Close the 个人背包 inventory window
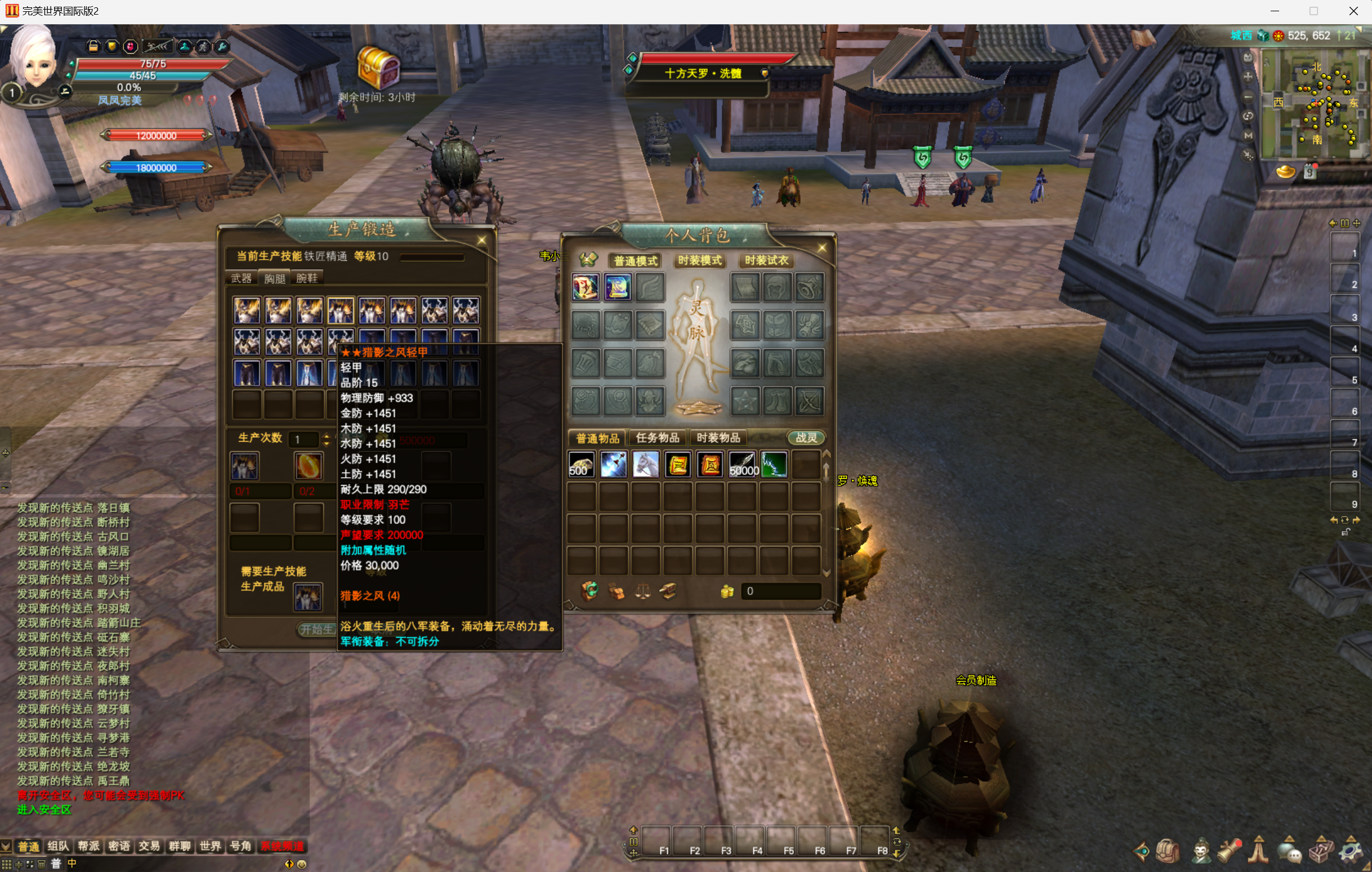This screenshot has width=1372, height=872. (x=821, y=247)
